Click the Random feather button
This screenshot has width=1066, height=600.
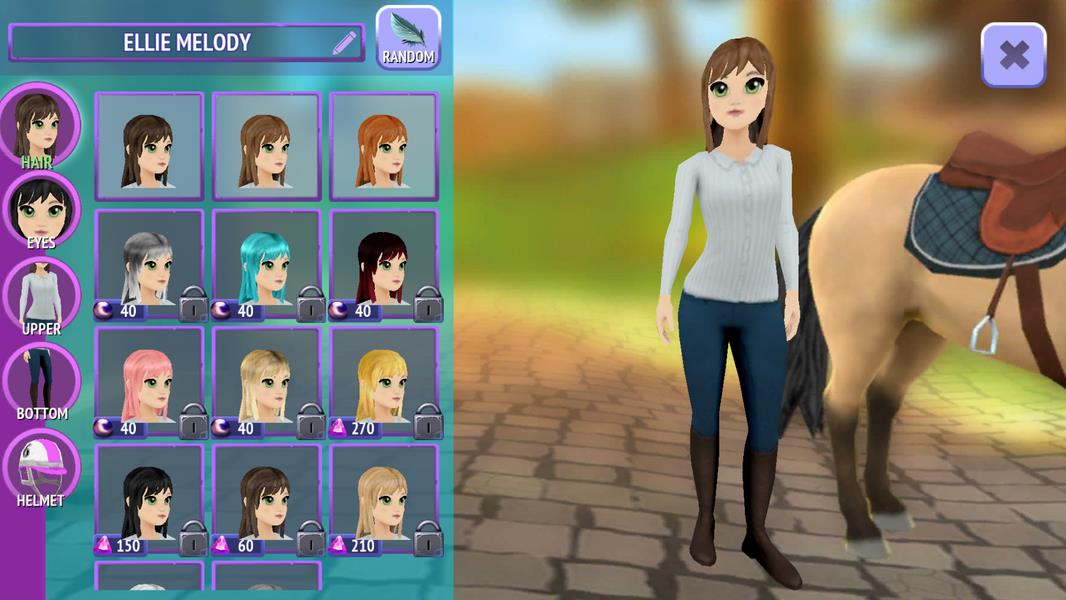[x=408, y=38]
